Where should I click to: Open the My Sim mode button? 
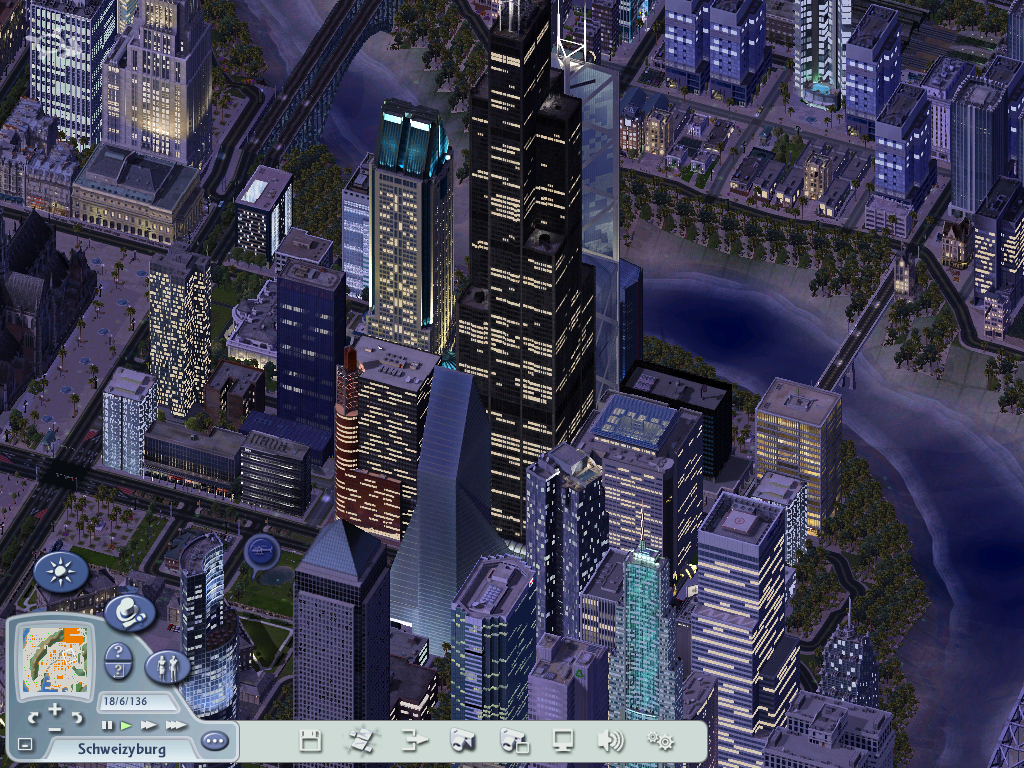(166, 665)
